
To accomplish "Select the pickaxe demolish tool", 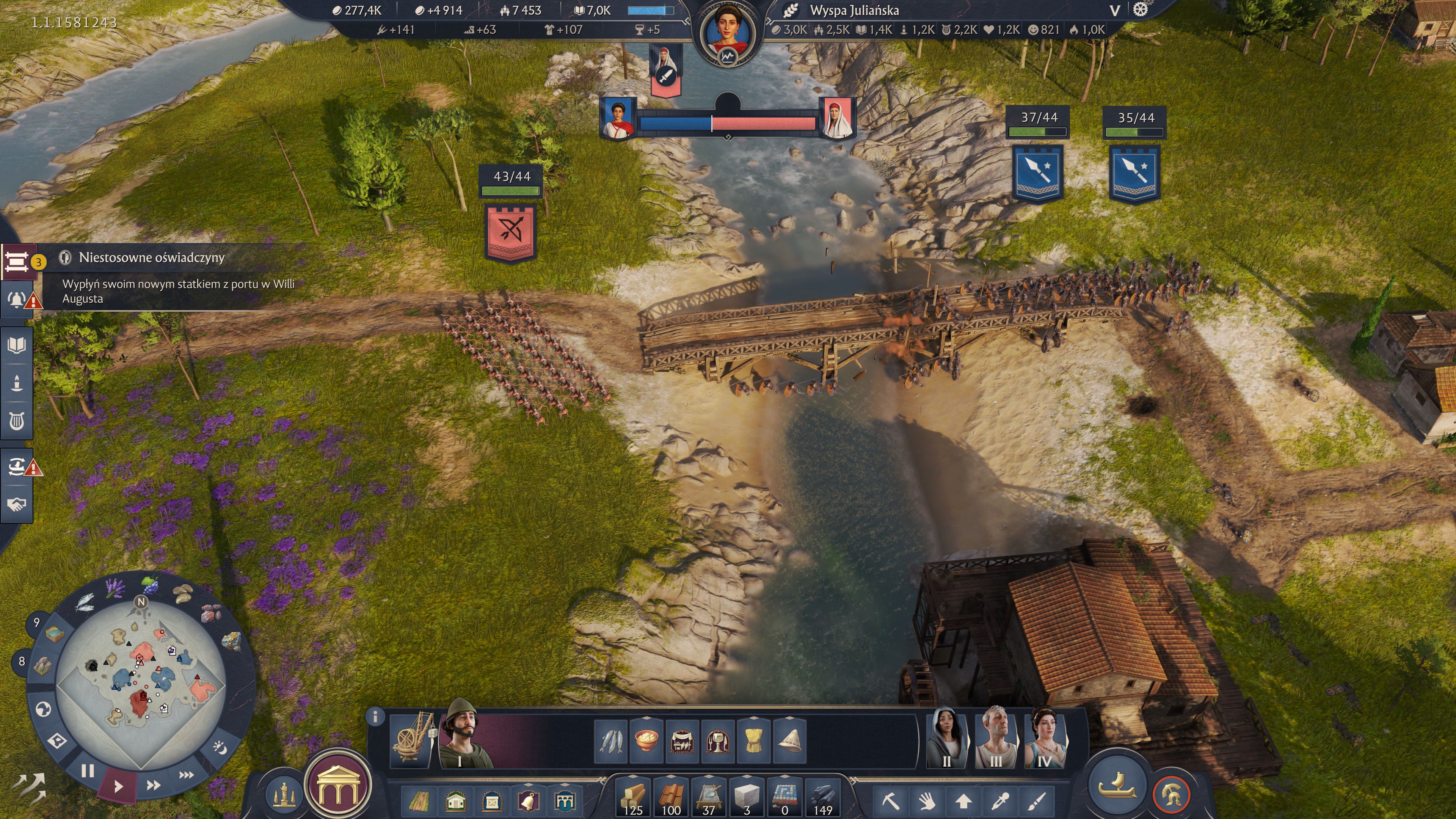I will click(891, 801).
